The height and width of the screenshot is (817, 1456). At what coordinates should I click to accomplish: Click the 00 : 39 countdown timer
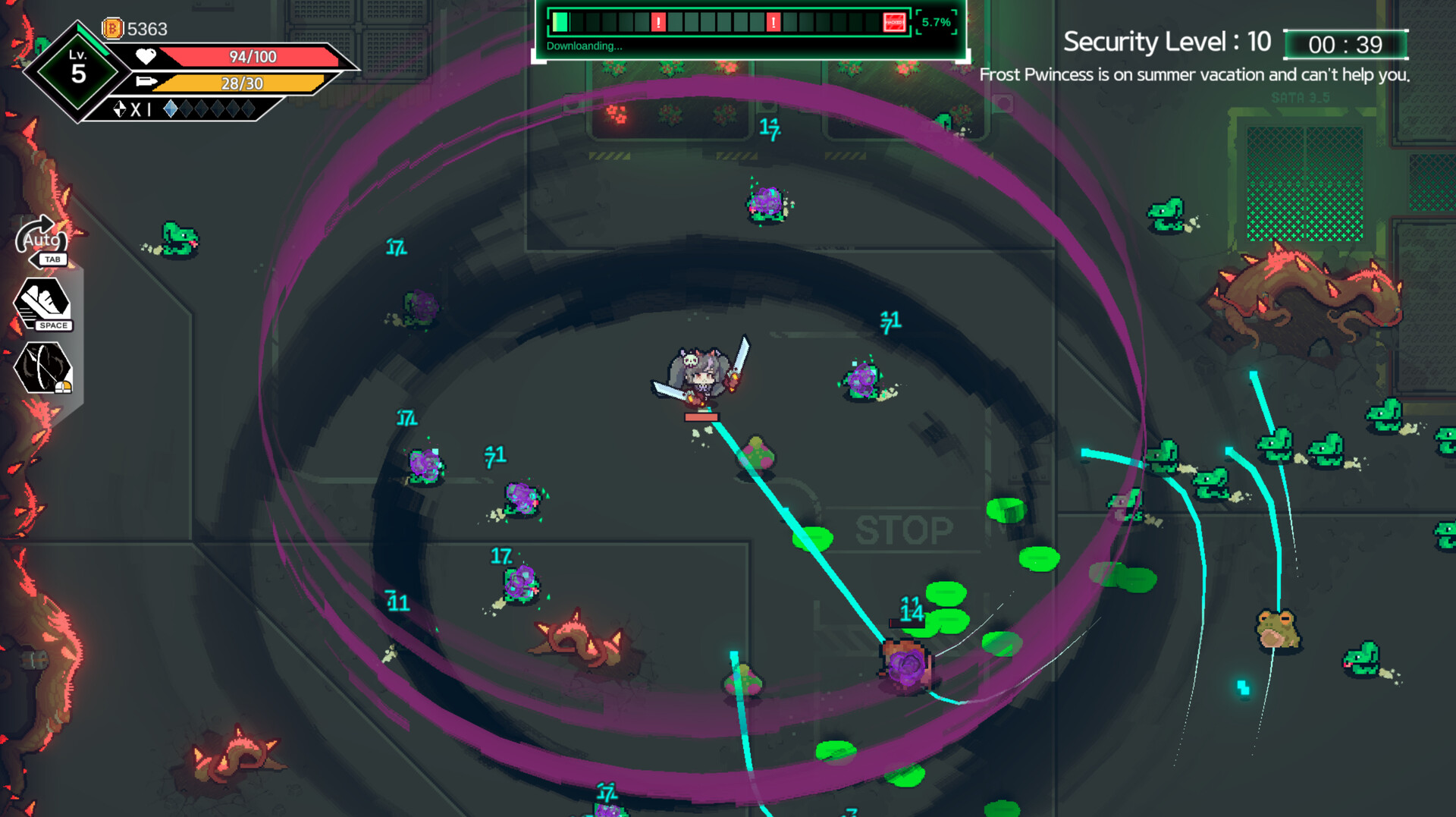click(x=1346, y=44)
